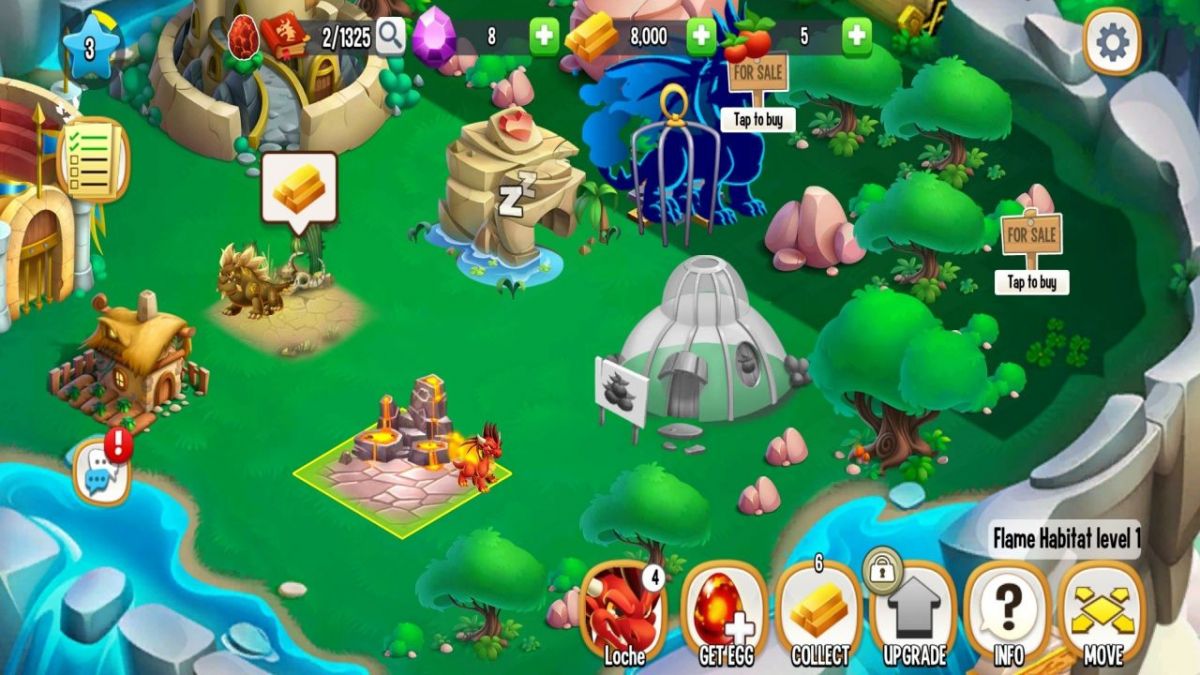This screenshot has height=675, width=1200.
Task: Open the red dragon book icon
Action: (284, 37)
